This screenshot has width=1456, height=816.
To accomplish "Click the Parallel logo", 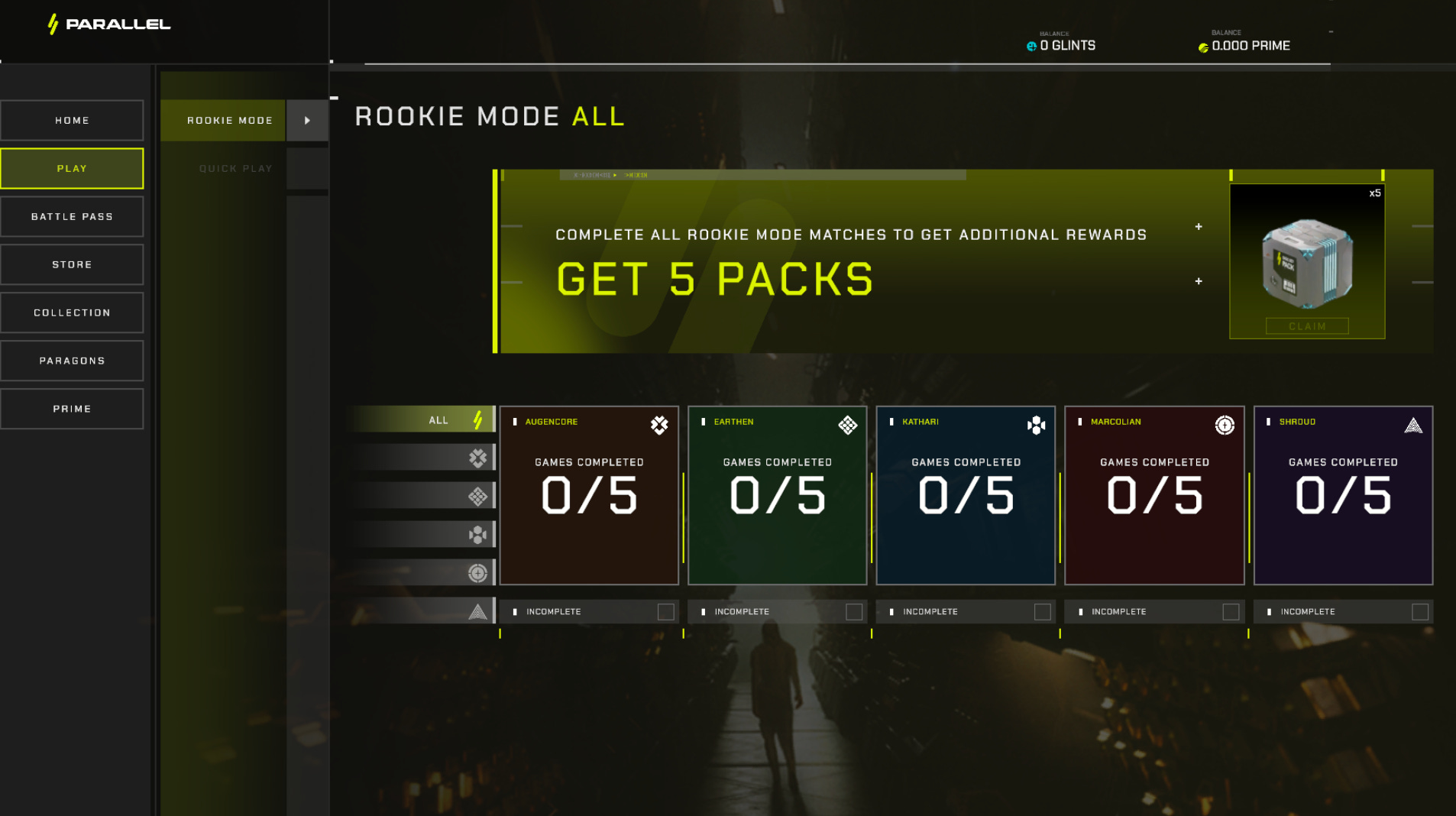I will tap(109, 24).
